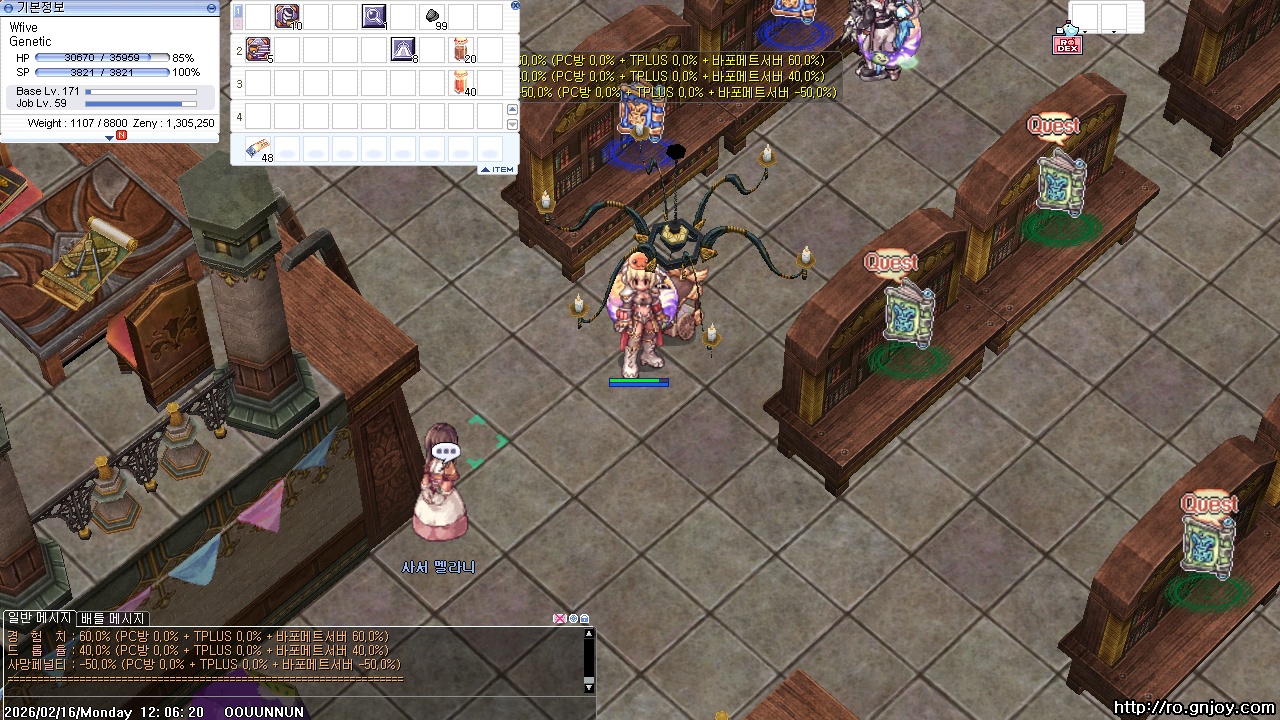Use the ticket item stack of 48
Image resolution: width=1280 pixels, height=720 pixels.
click(x=258, y=149)
